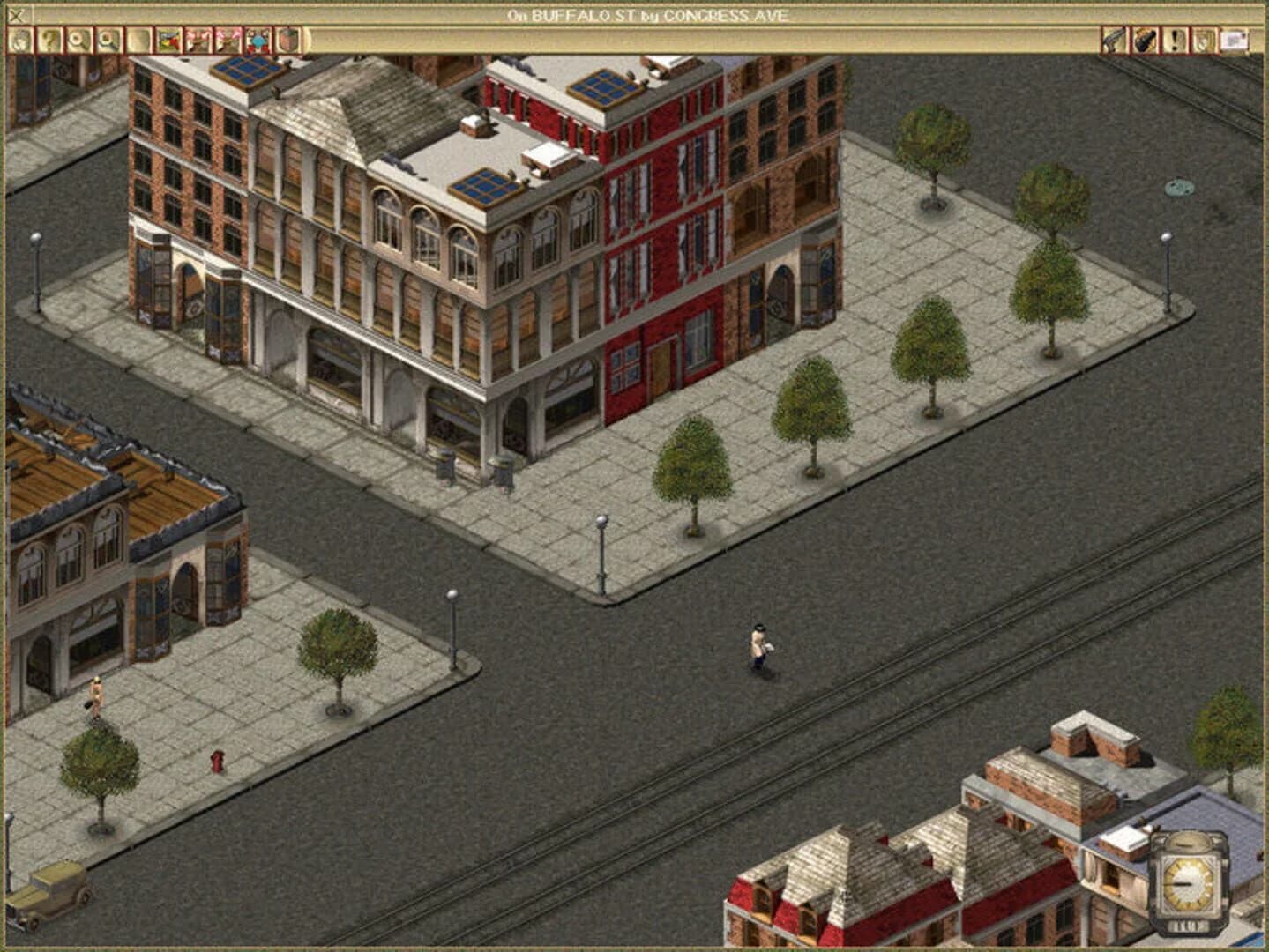Viewport: 1269px width, 952px height.
Task: Select the question mark information tool
Action: (x=50, y=40)
